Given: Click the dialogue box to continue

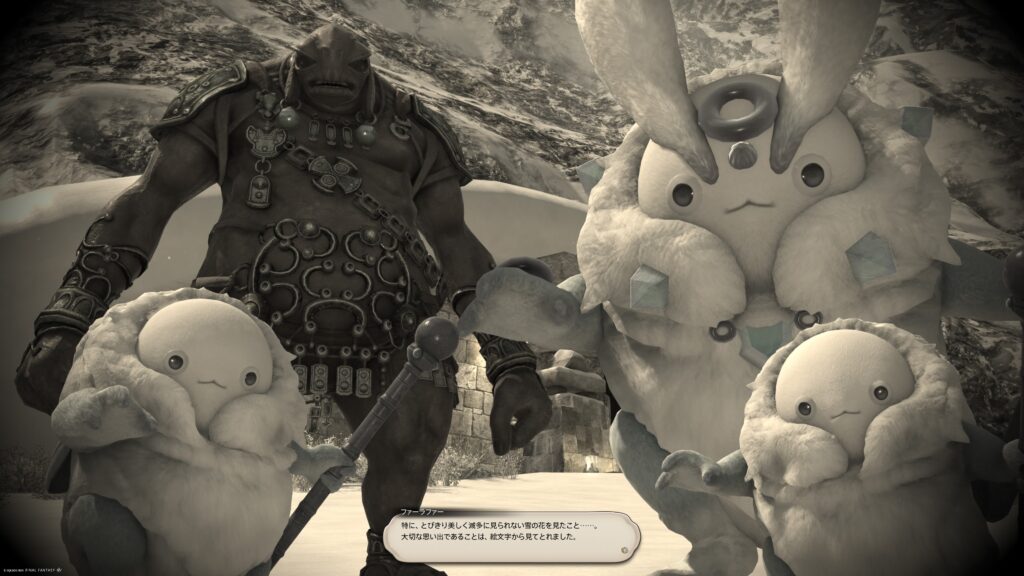Looking at the screenshot, I should coord(512,536).
